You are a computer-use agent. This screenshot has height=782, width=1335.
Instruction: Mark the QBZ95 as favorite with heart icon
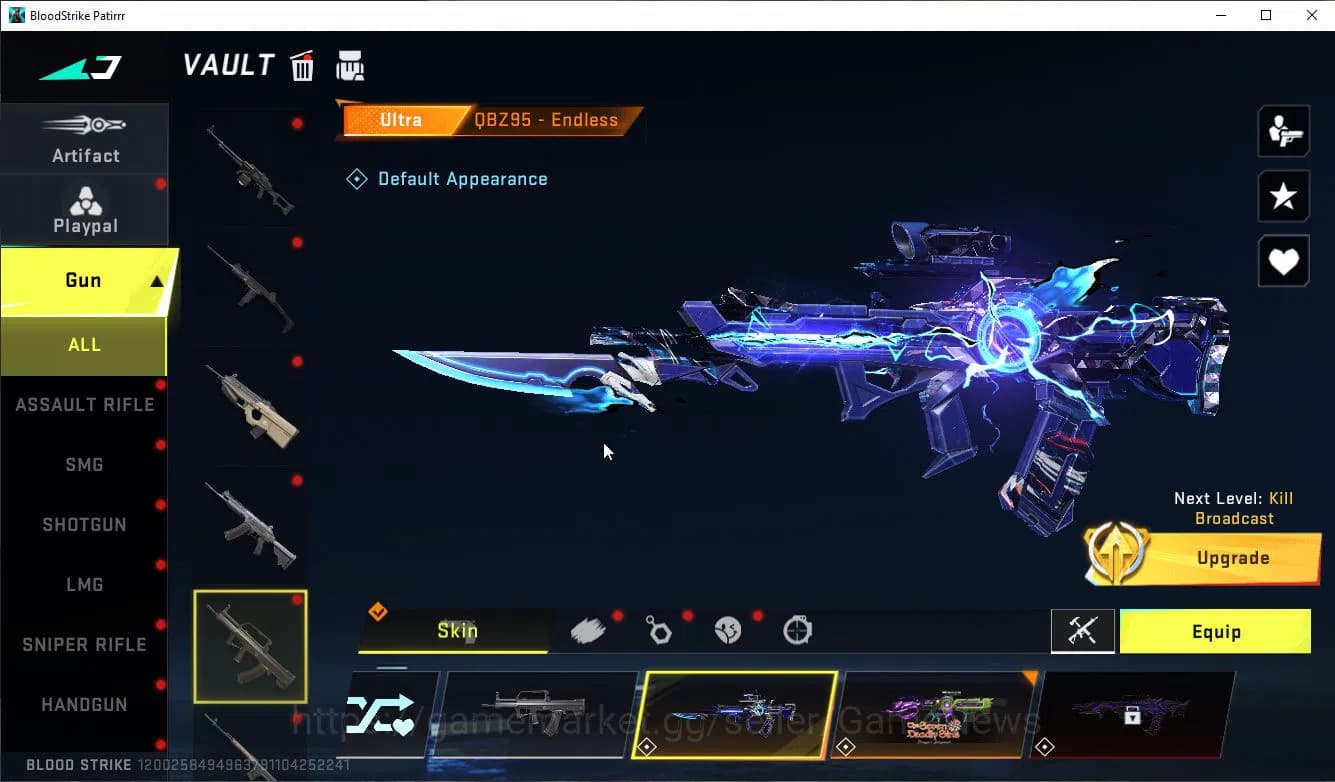point(1283,261)
